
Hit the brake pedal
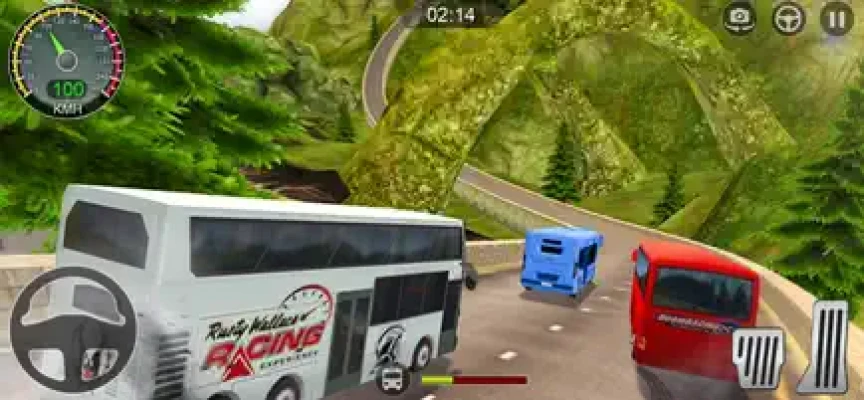click(759, 358)
